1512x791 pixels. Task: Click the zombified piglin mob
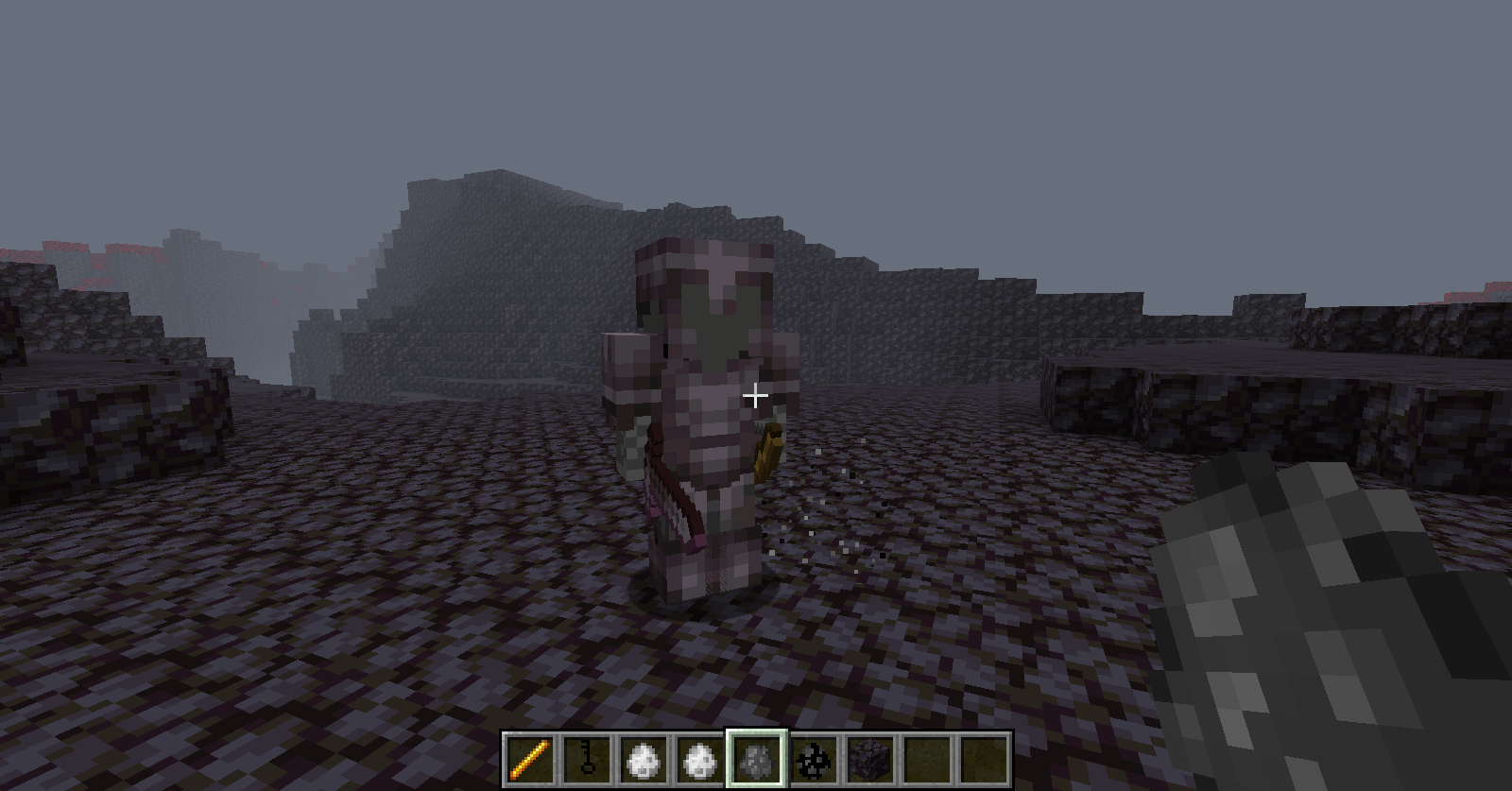pos(709,406)
